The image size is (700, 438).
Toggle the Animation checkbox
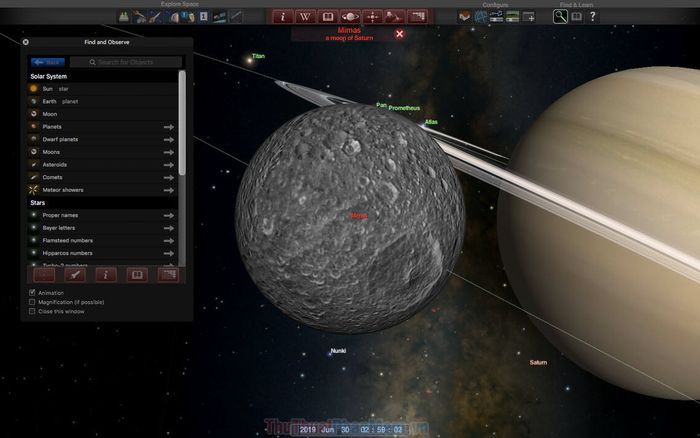[x=32, y=293]
